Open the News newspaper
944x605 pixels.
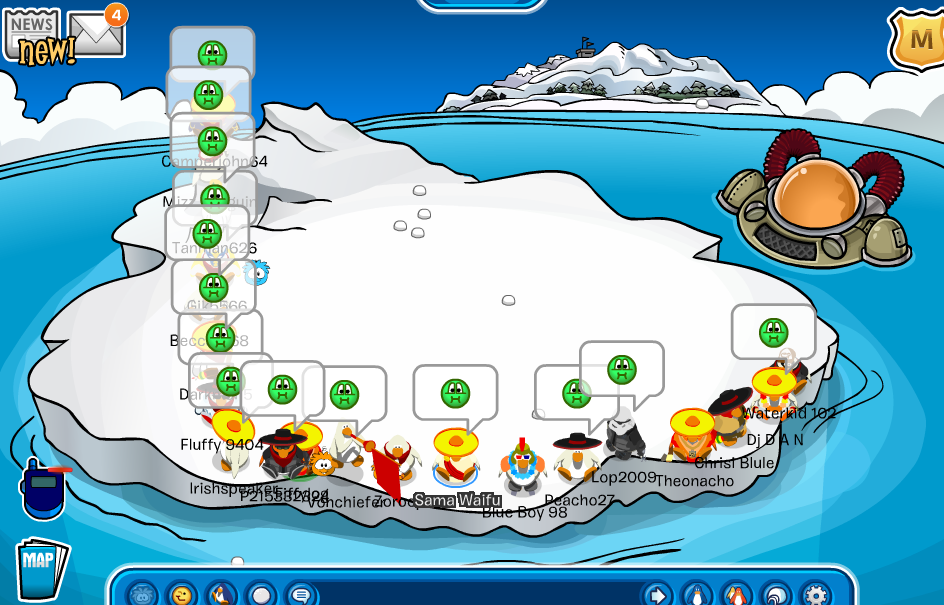tap(34, 34)
